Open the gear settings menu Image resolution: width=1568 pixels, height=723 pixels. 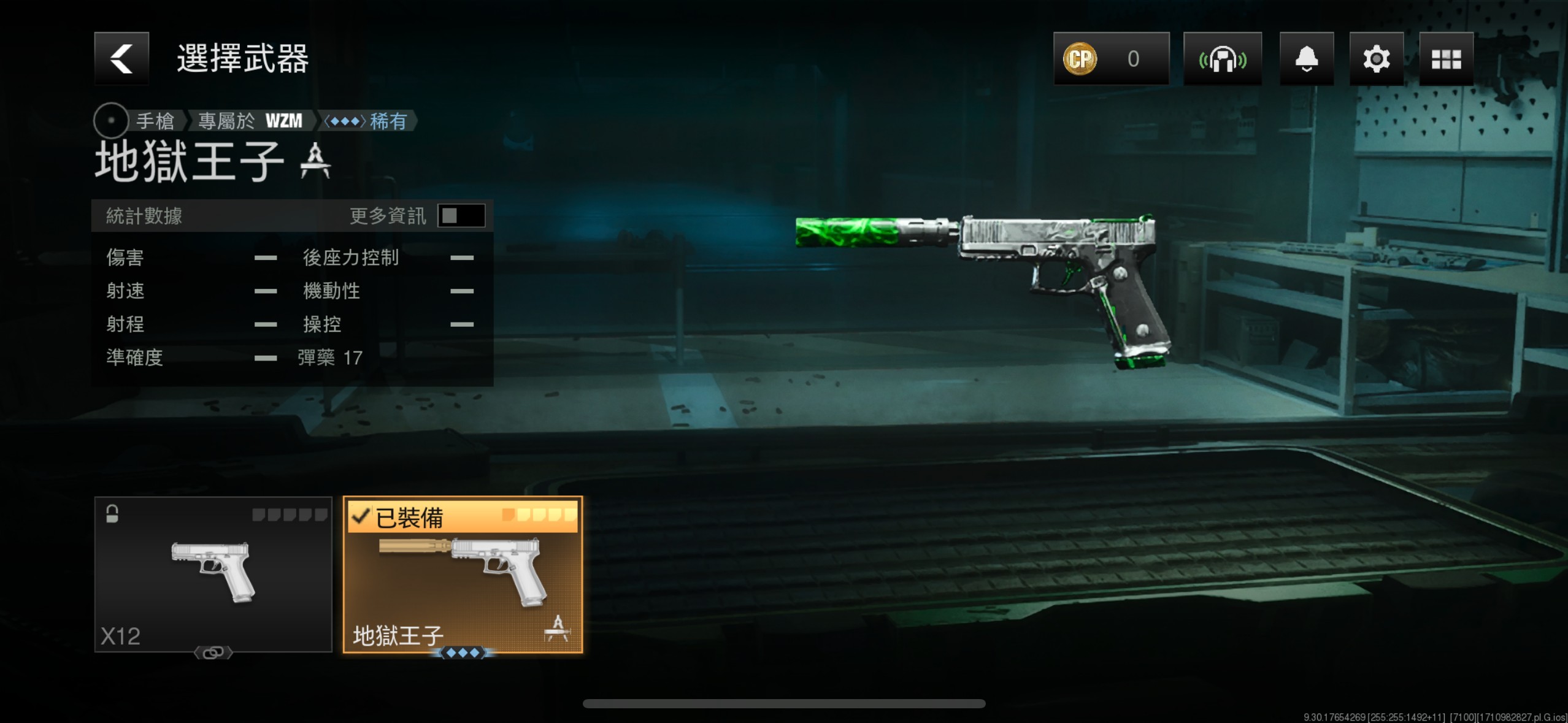(1376, 59)
